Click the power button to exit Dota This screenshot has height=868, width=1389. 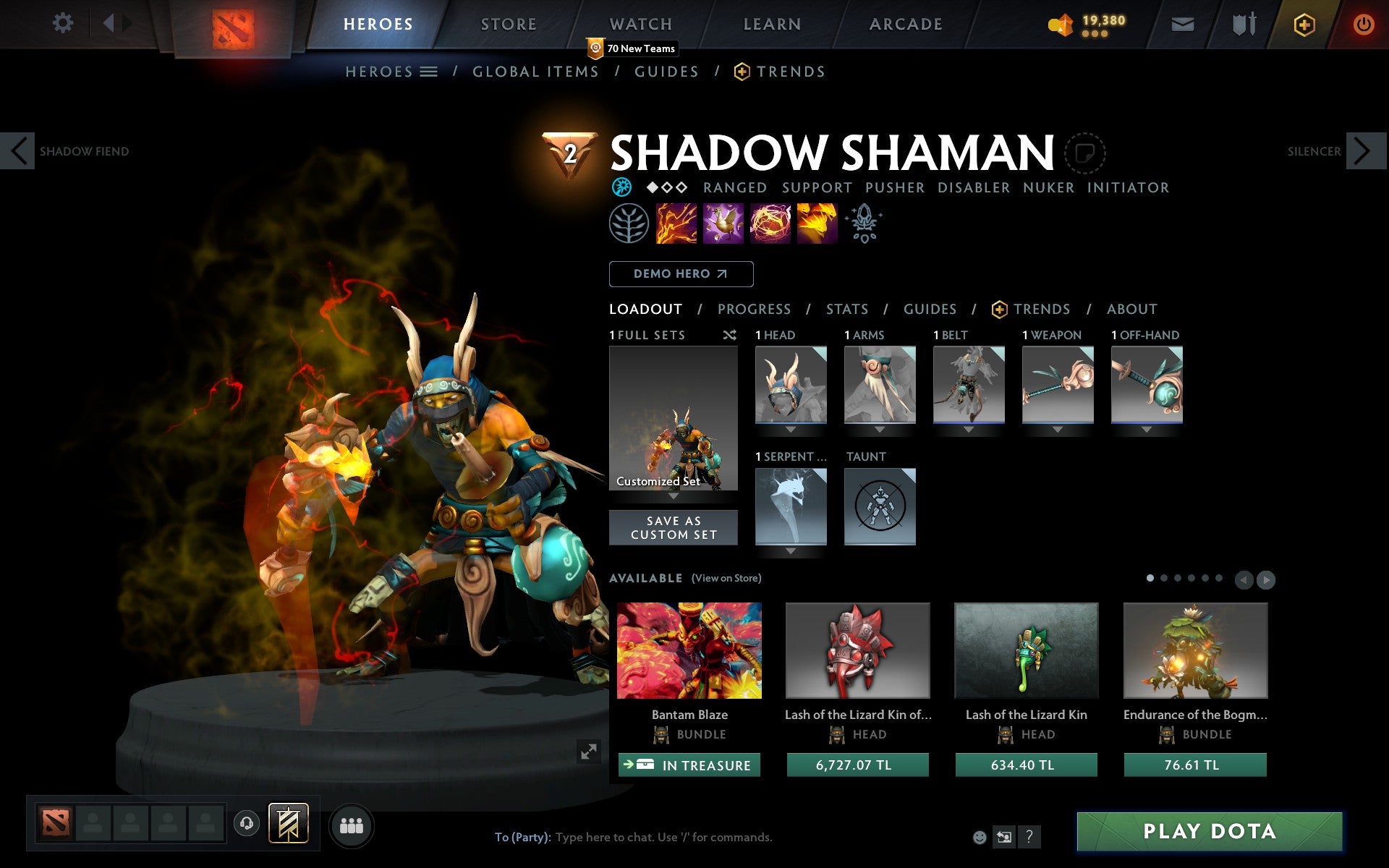pos(1363,23)
